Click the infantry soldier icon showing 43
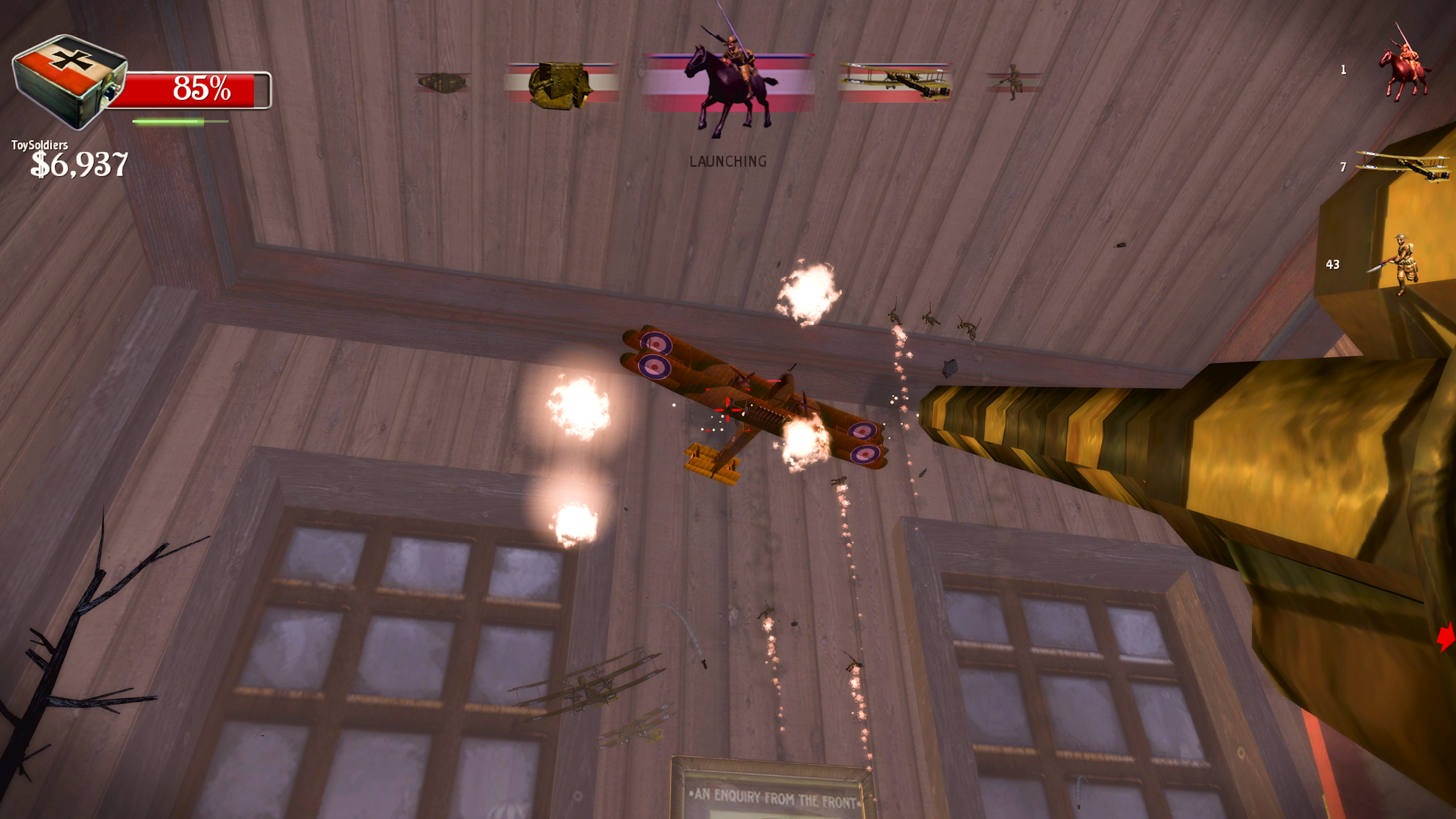The width and height of the screenshot is (1456, 819). pos(1403,264)
